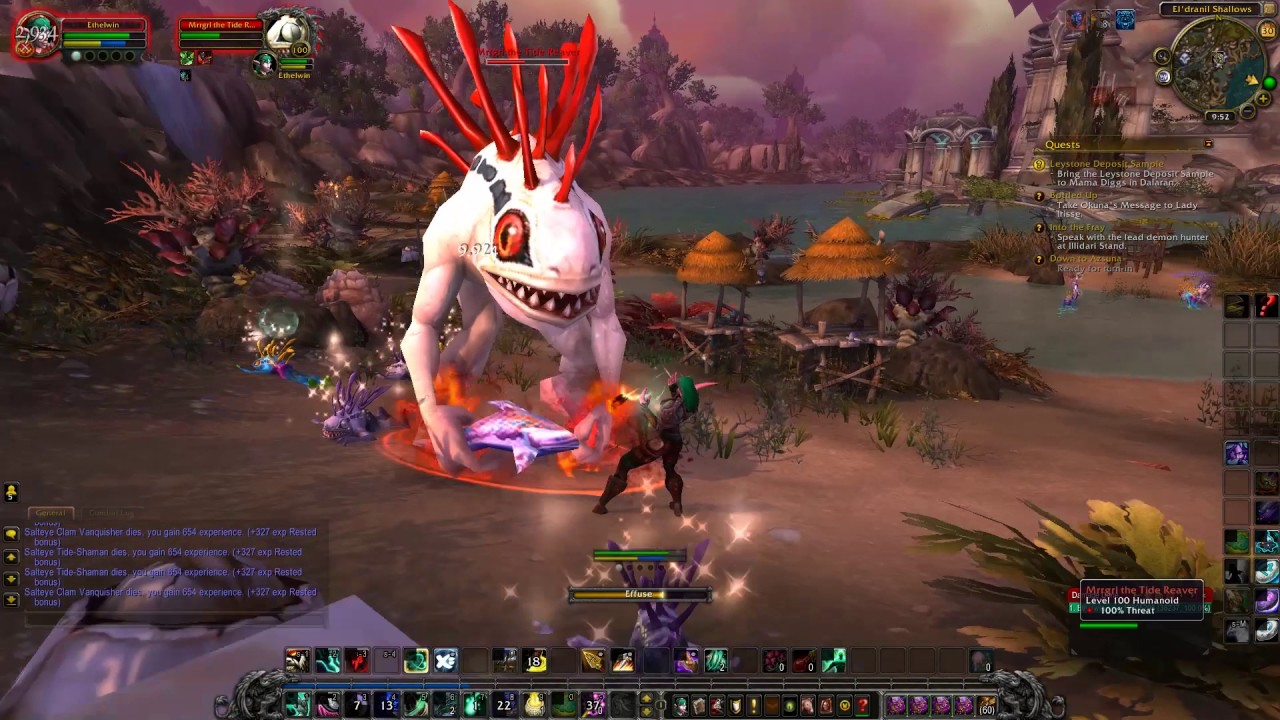Open the Bottled Up quest entry

coord(1073,196)
